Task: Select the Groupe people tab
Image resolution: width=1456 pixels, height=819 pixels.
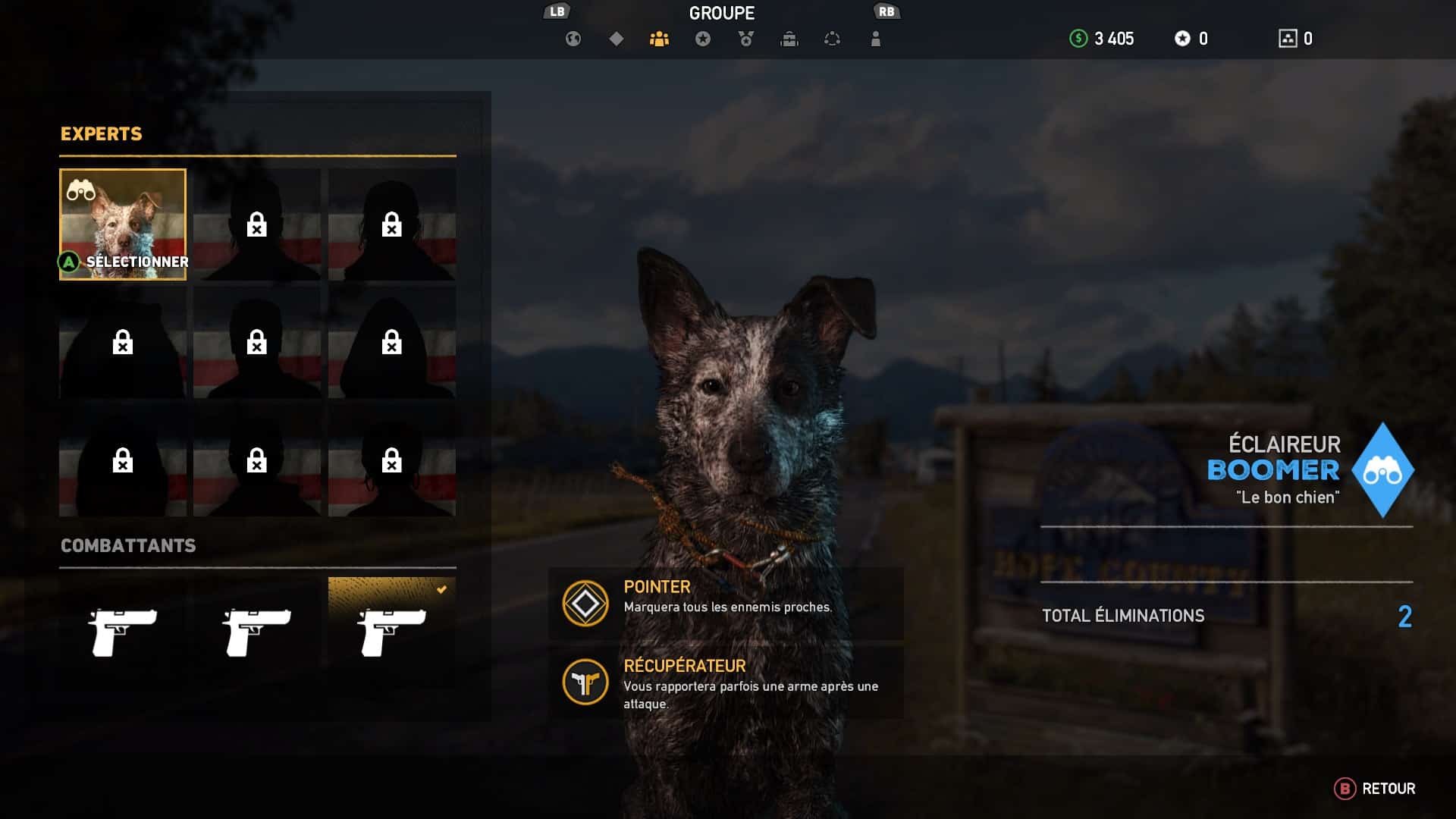Action: coord(660,39)
